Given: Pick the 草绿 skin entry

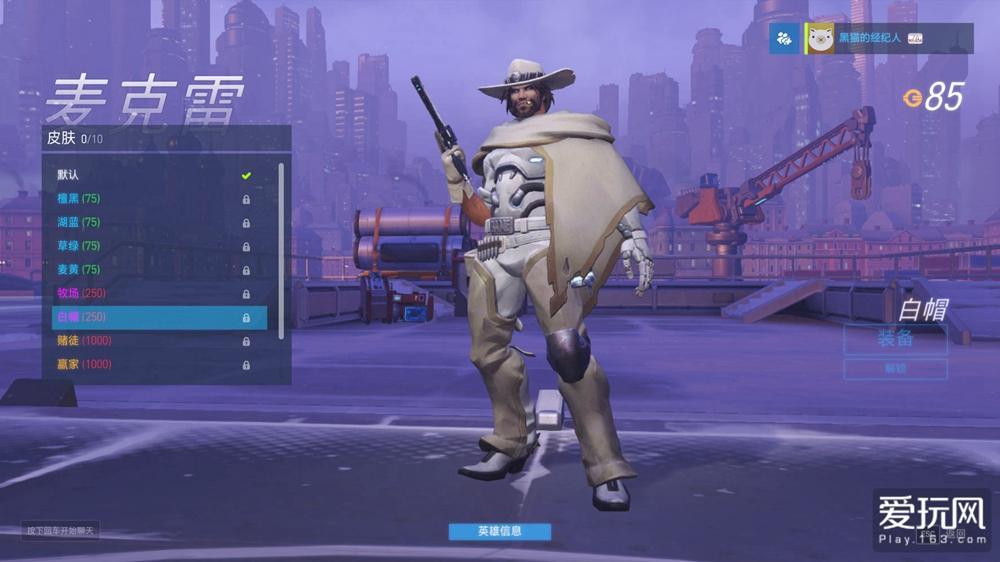Looking at the screenshot, I should 150,246.
